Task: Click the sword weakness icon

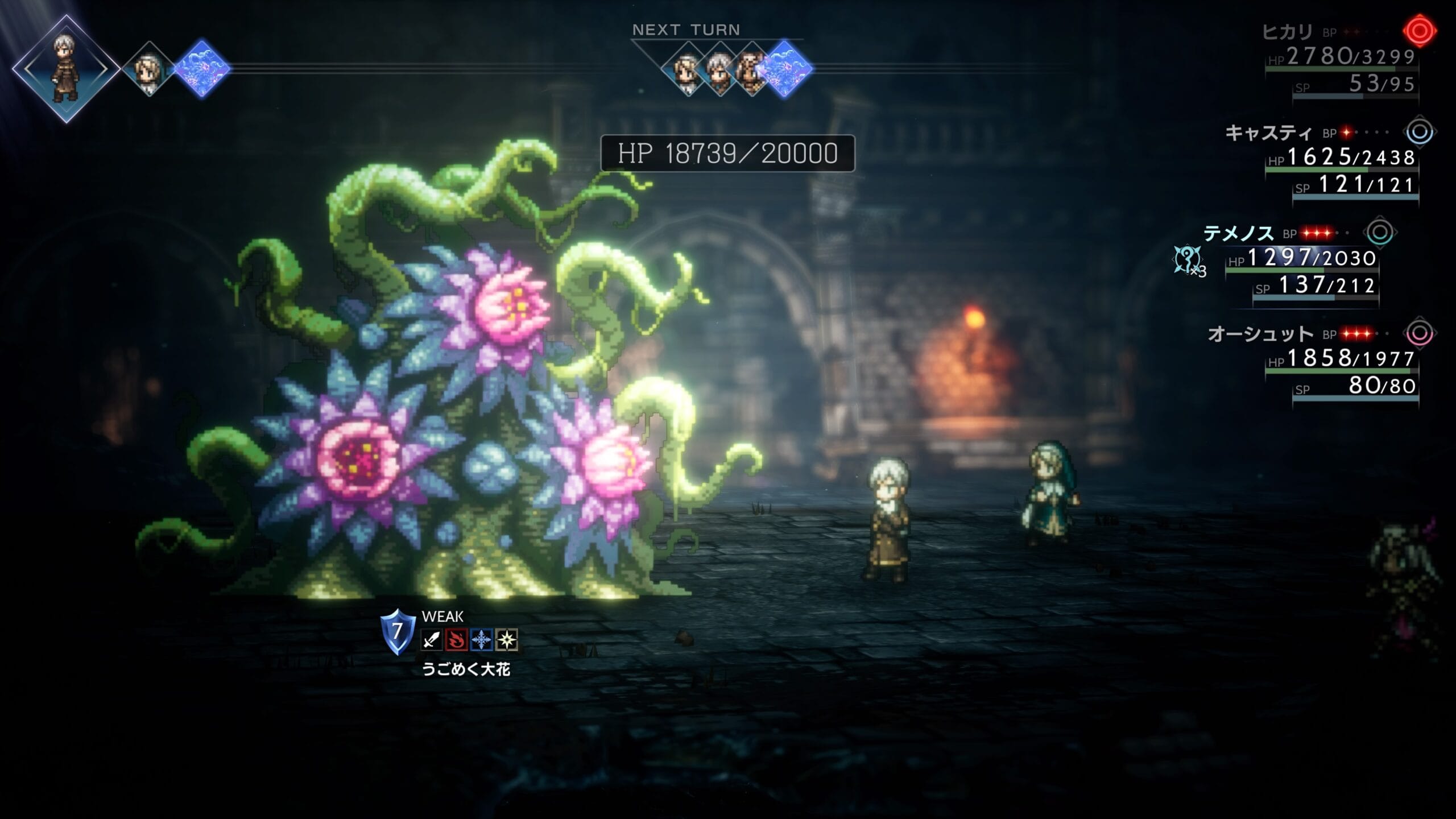Action: 432,640
